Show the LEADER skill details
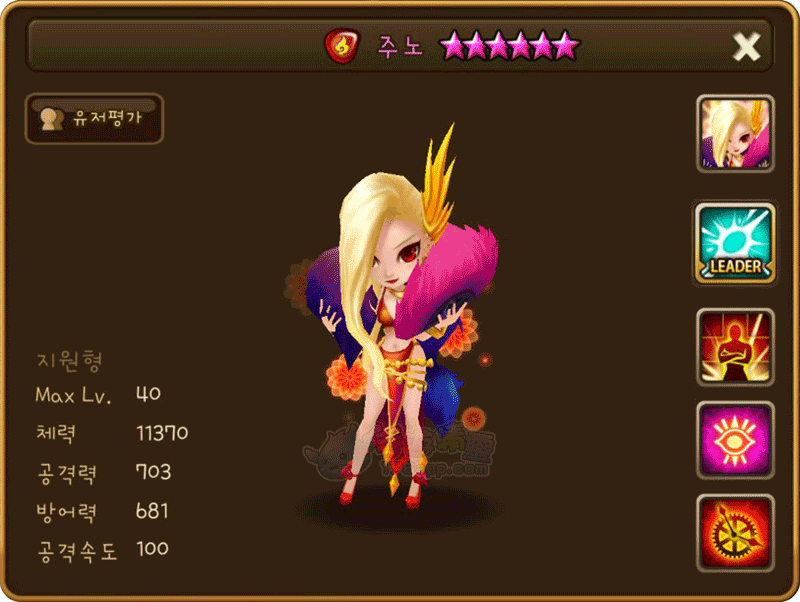The height and width of the screenshot is (602, 800). click(735, 243)
